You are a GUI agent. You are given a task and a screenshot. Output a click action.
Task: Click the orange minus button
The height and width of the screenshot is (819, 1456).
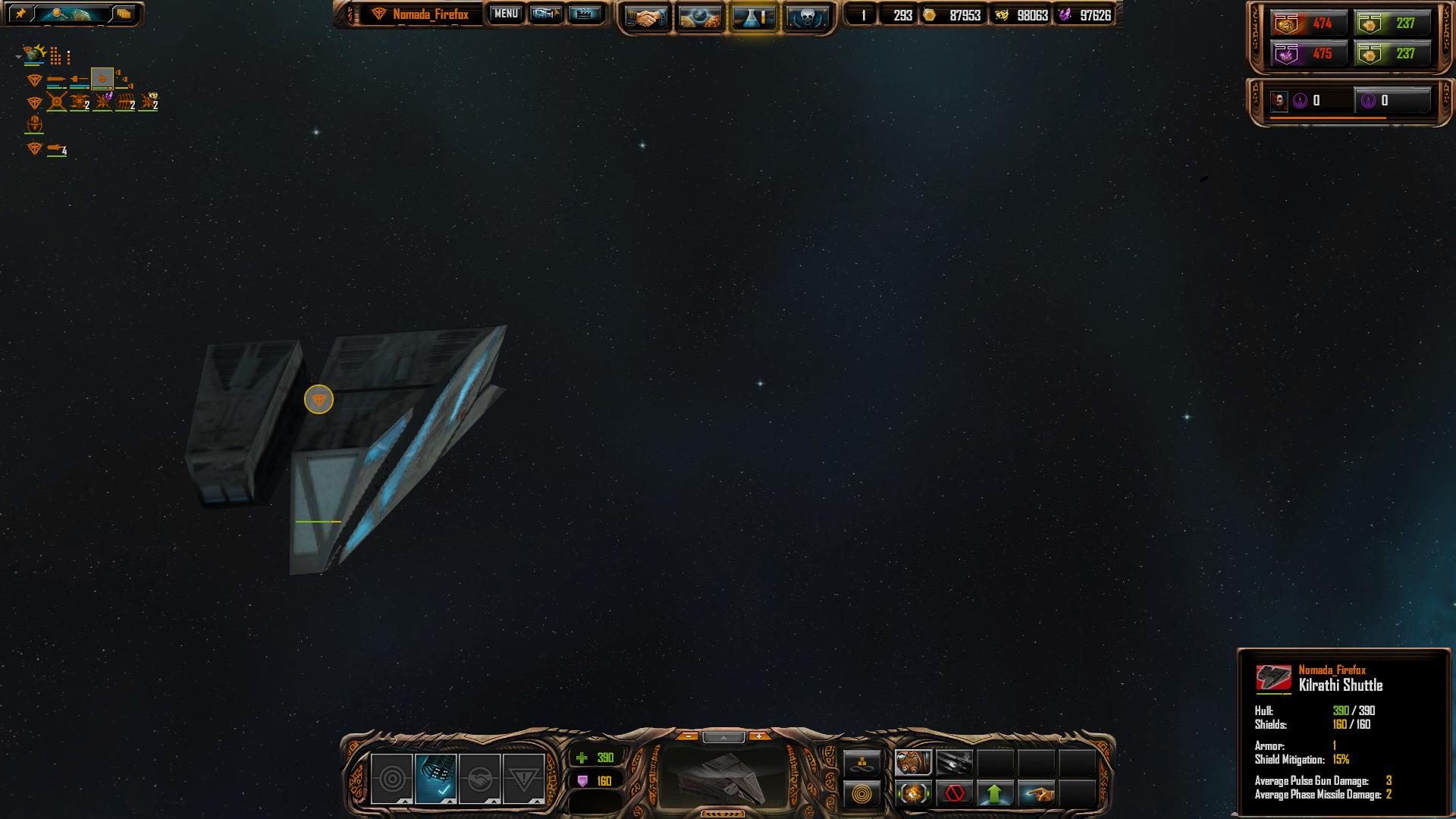(x=688, y=736)
